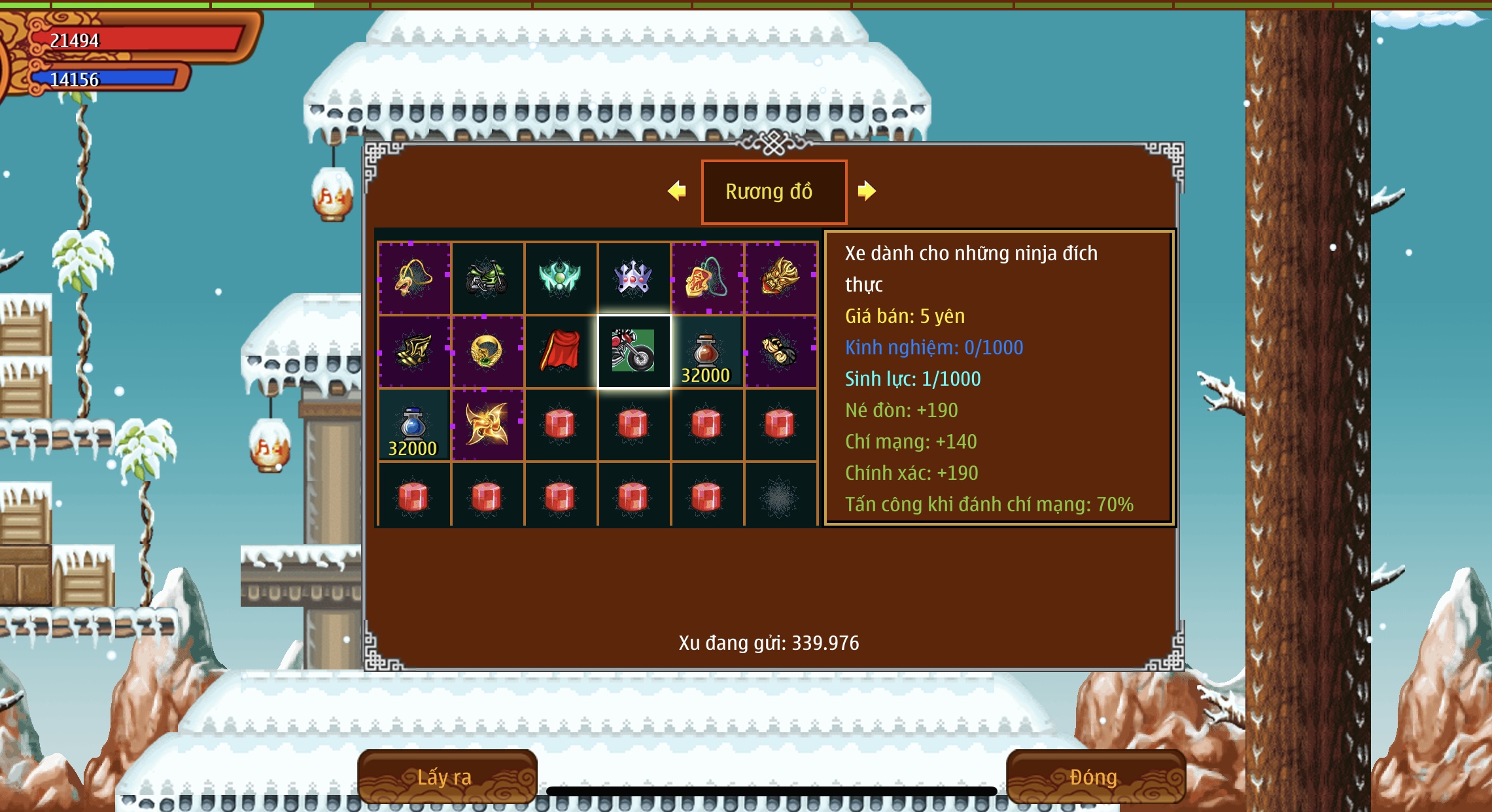Select the golden necklace item
Image resolution: width=1492 pixels, height=812 pixels.
click(413, 278)
